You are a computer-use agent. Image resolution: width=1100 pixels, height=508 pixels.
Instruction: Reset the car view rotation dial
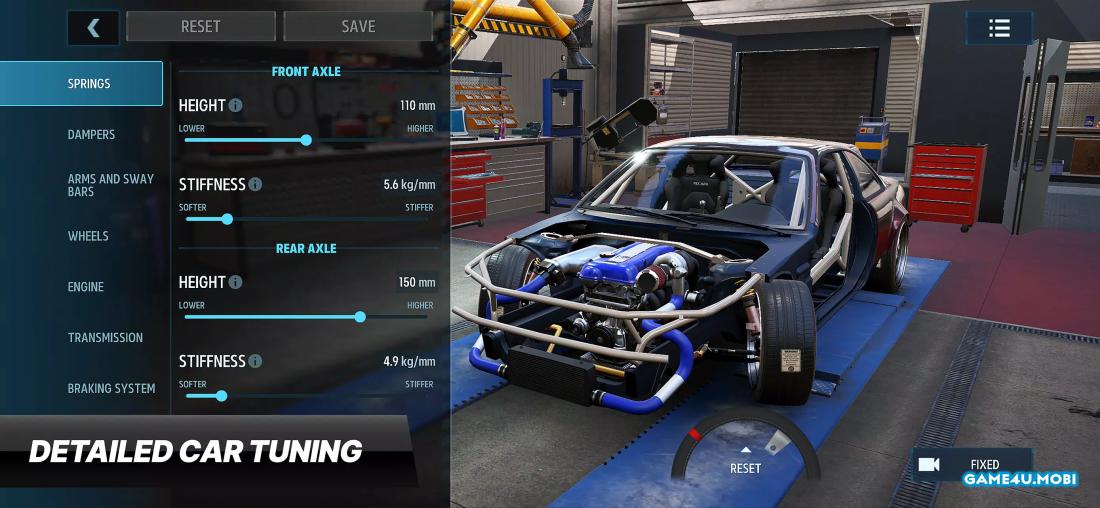tap(745, 461)
